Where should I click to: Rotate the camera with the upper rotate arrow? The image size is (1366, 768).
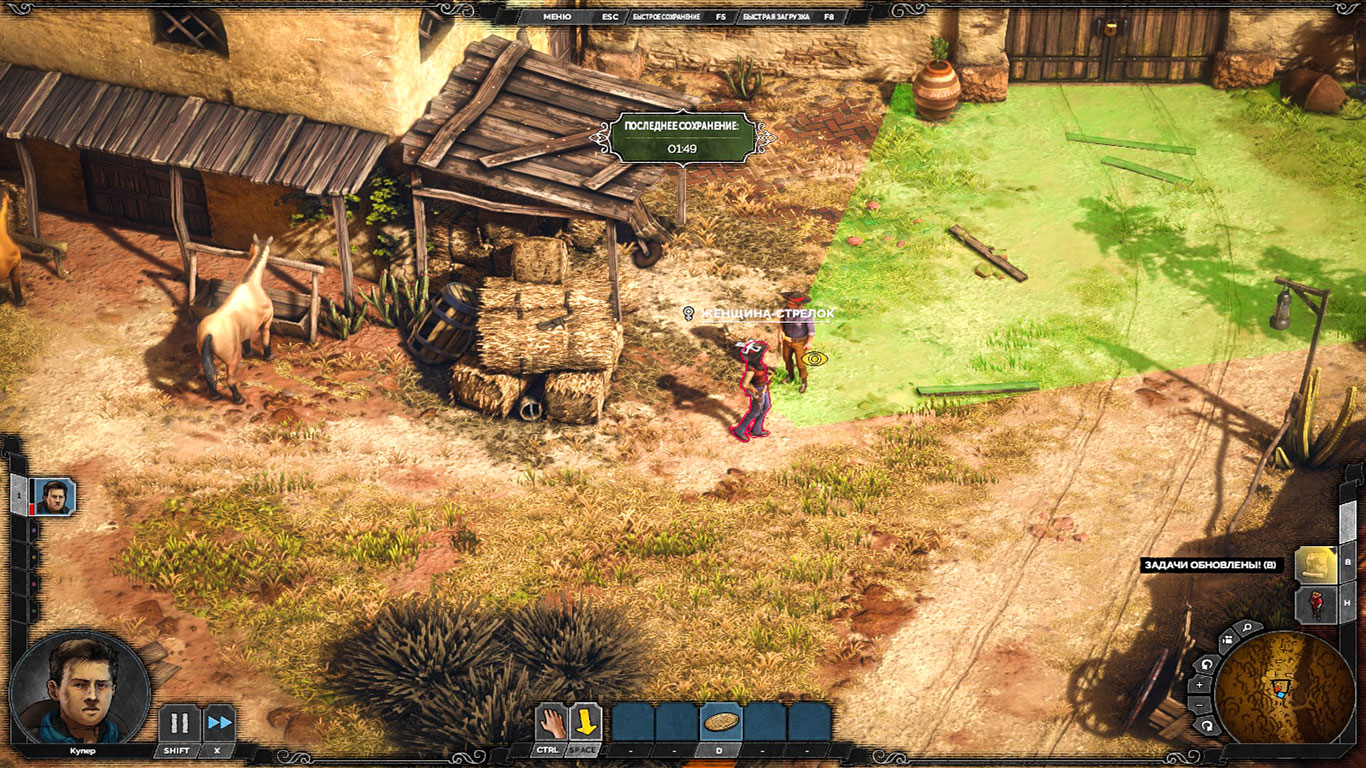(1207, 664)
